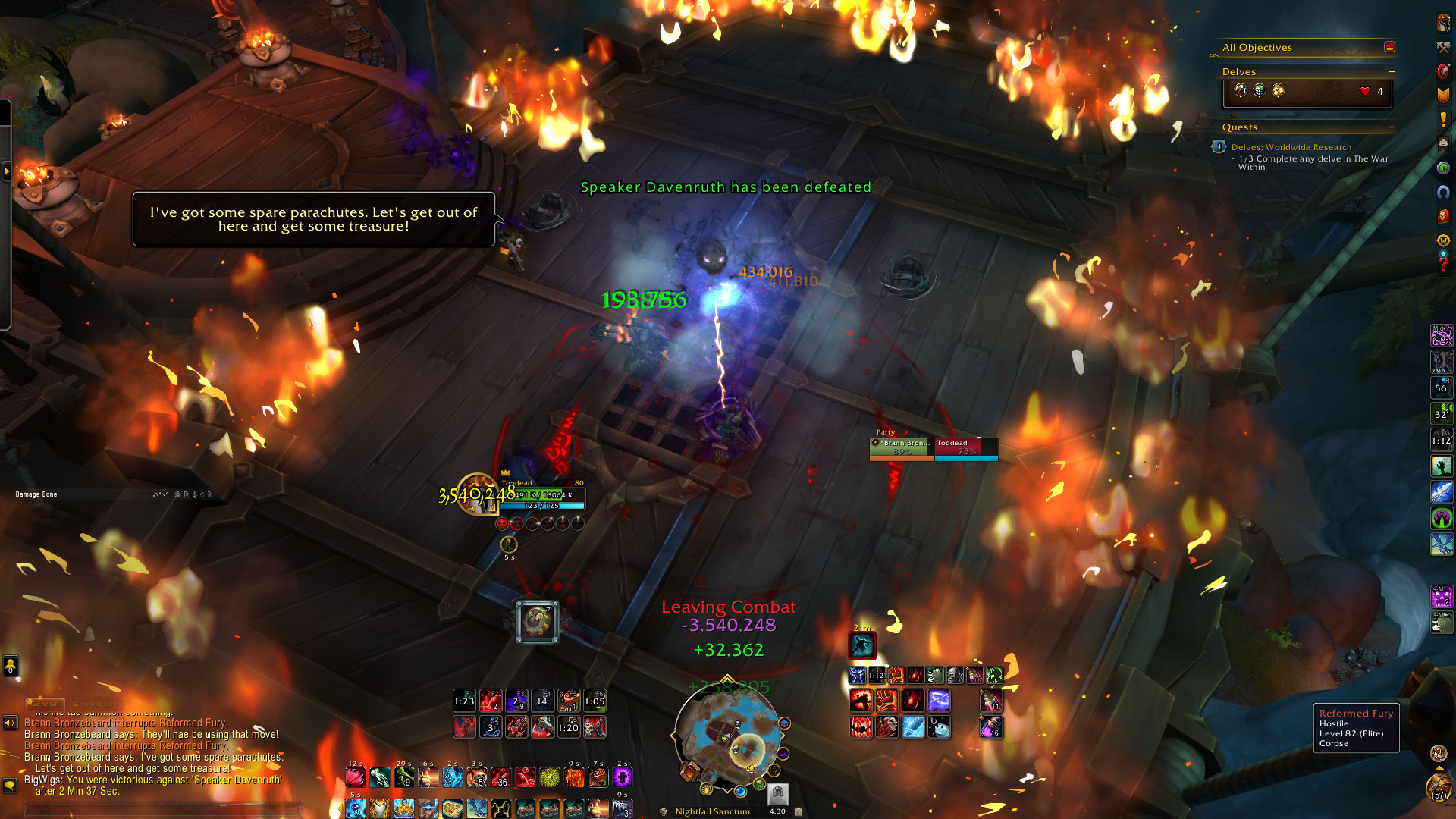Click the gear extra action button
1456x819 pixels.
(x=537, y=622)
